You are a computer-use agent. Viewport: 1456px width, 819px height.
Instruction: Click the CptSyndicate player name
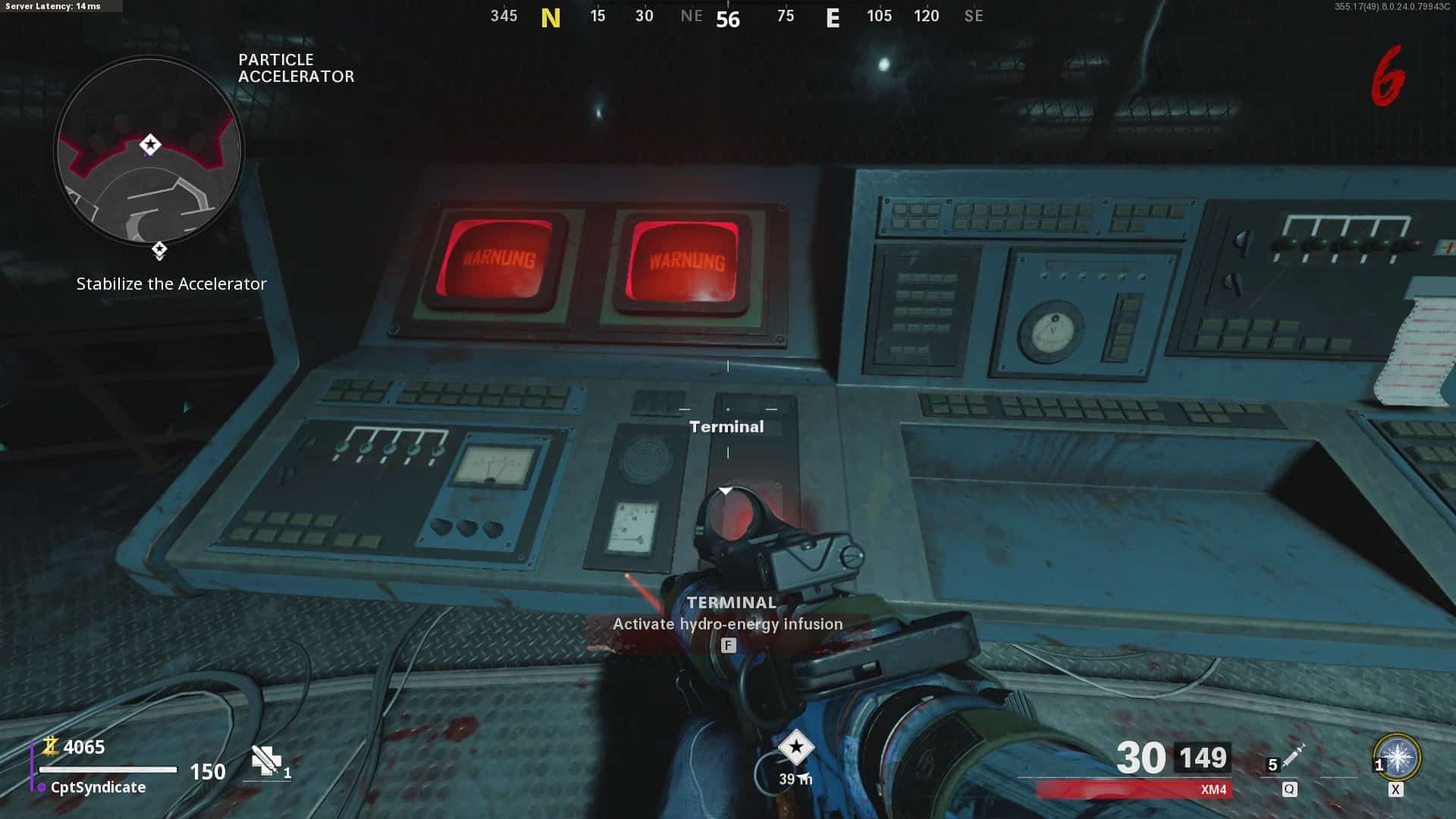98,787
